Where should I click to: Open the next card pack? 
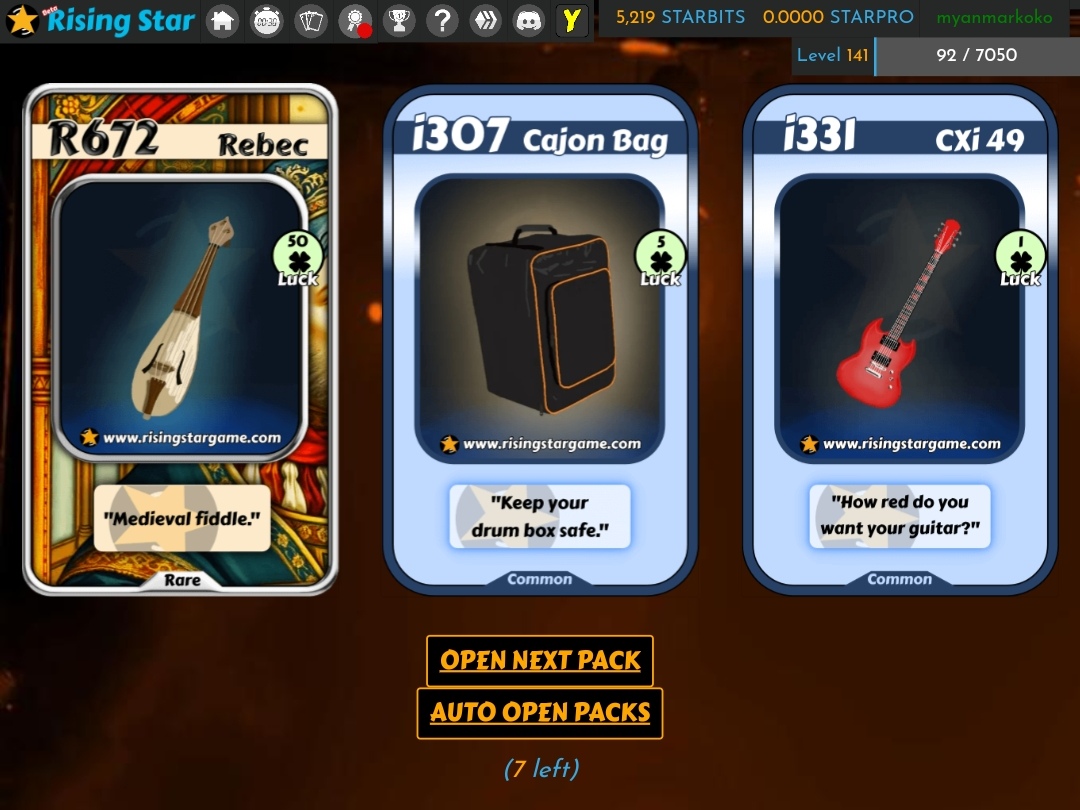click(x=540, y=660)
